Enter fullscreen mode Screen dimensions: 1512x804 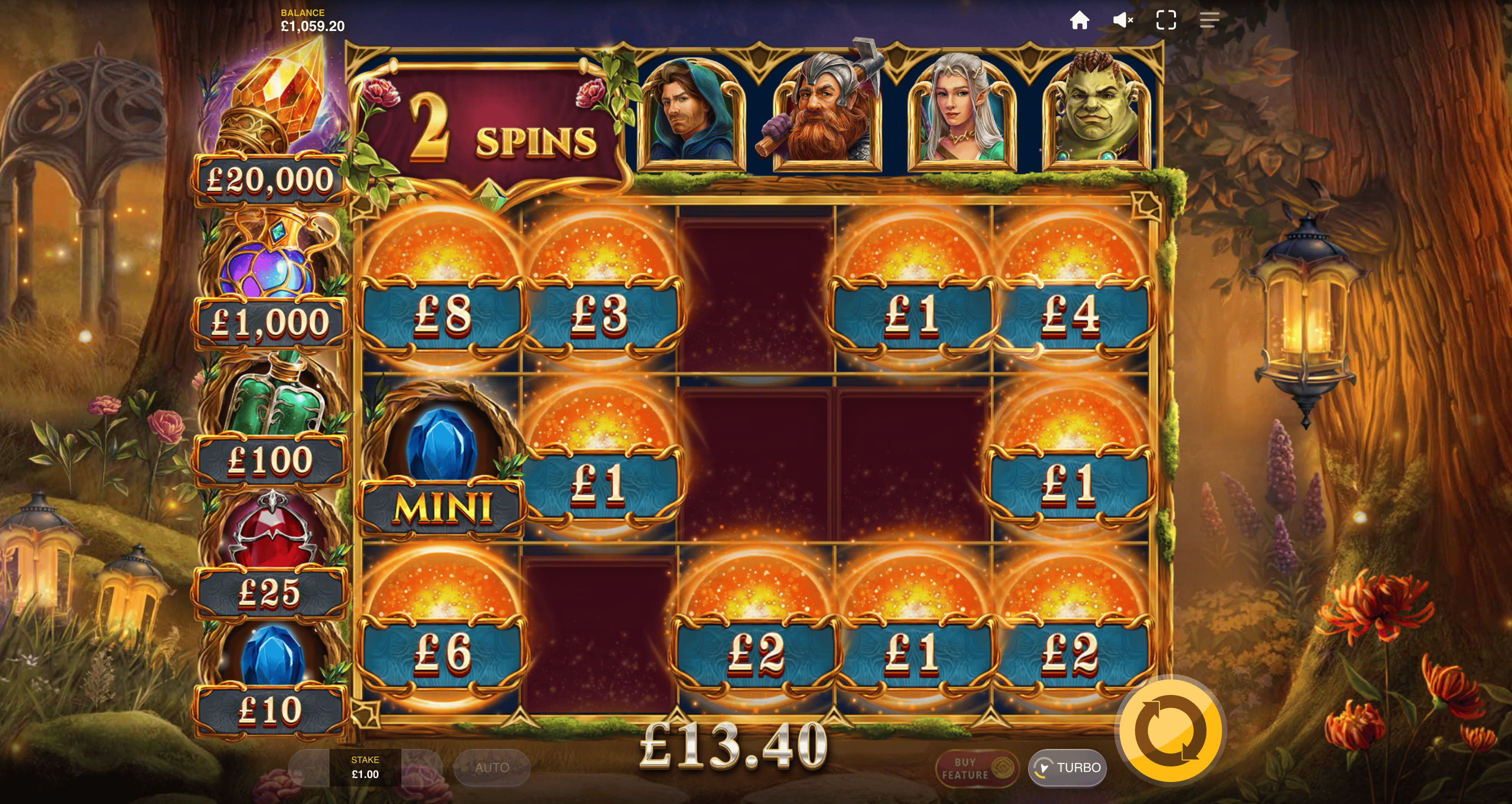pos(1165,21)
